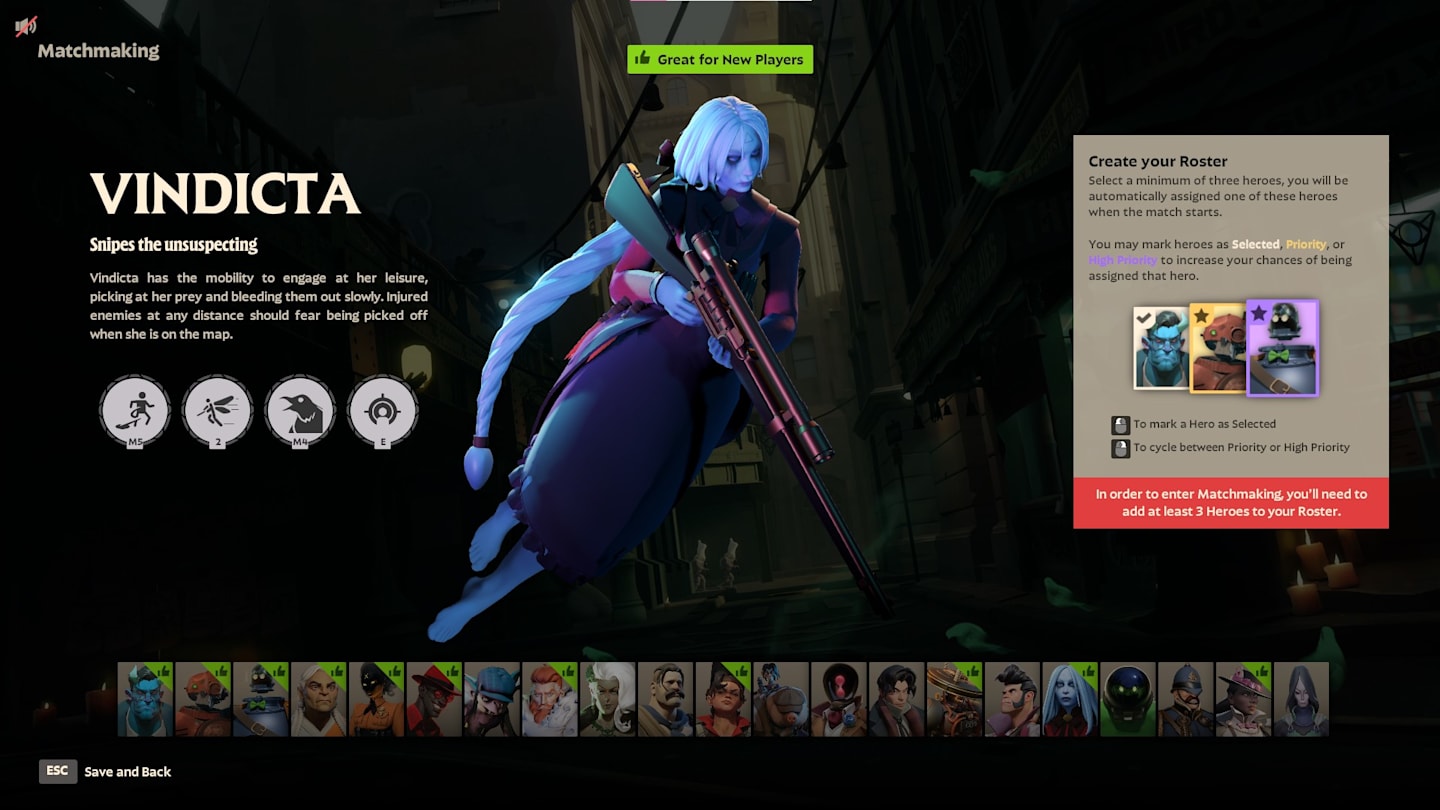Unmute audio via the speaker icon
The width and height of the screenshot is (1440, 810).
[24, 25]
